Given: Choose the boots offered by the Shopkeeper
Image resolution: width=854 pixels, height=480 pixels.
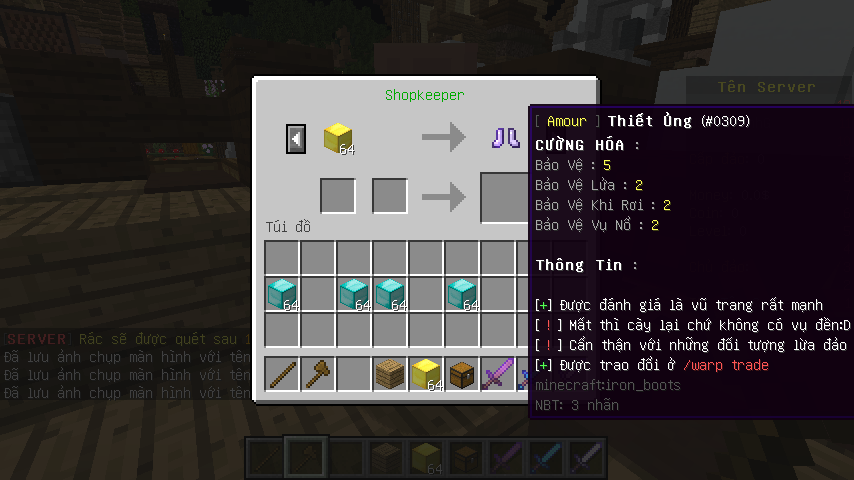Looking at the screenshot, I should (505, 137).
